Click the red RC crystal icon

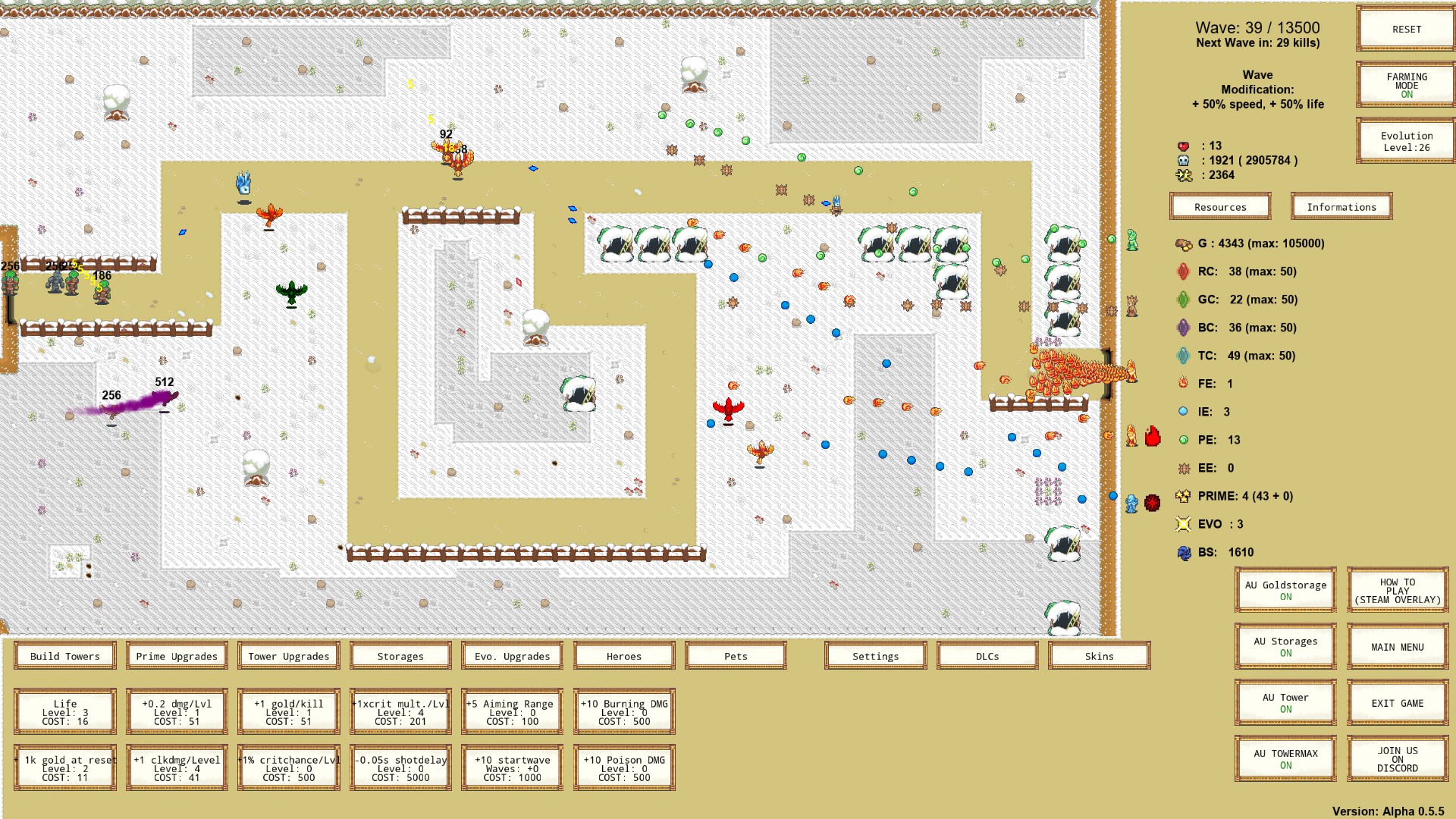point(1183,271)
